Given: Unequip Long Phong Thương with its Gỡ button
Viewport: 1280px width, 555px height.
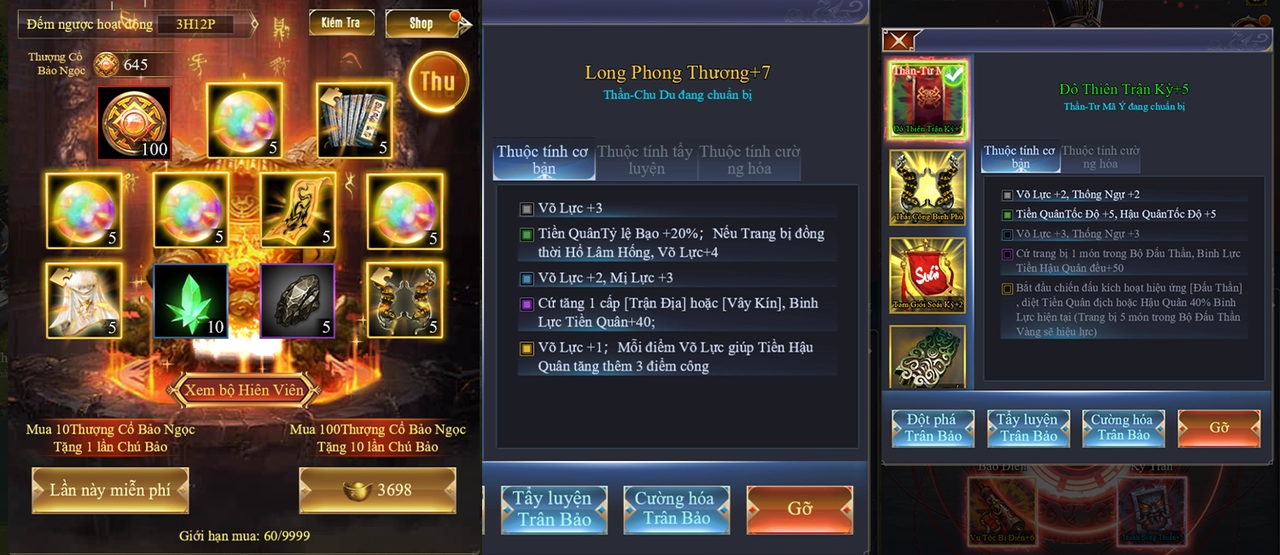Looking at the screenshot, I should [799, 509].
